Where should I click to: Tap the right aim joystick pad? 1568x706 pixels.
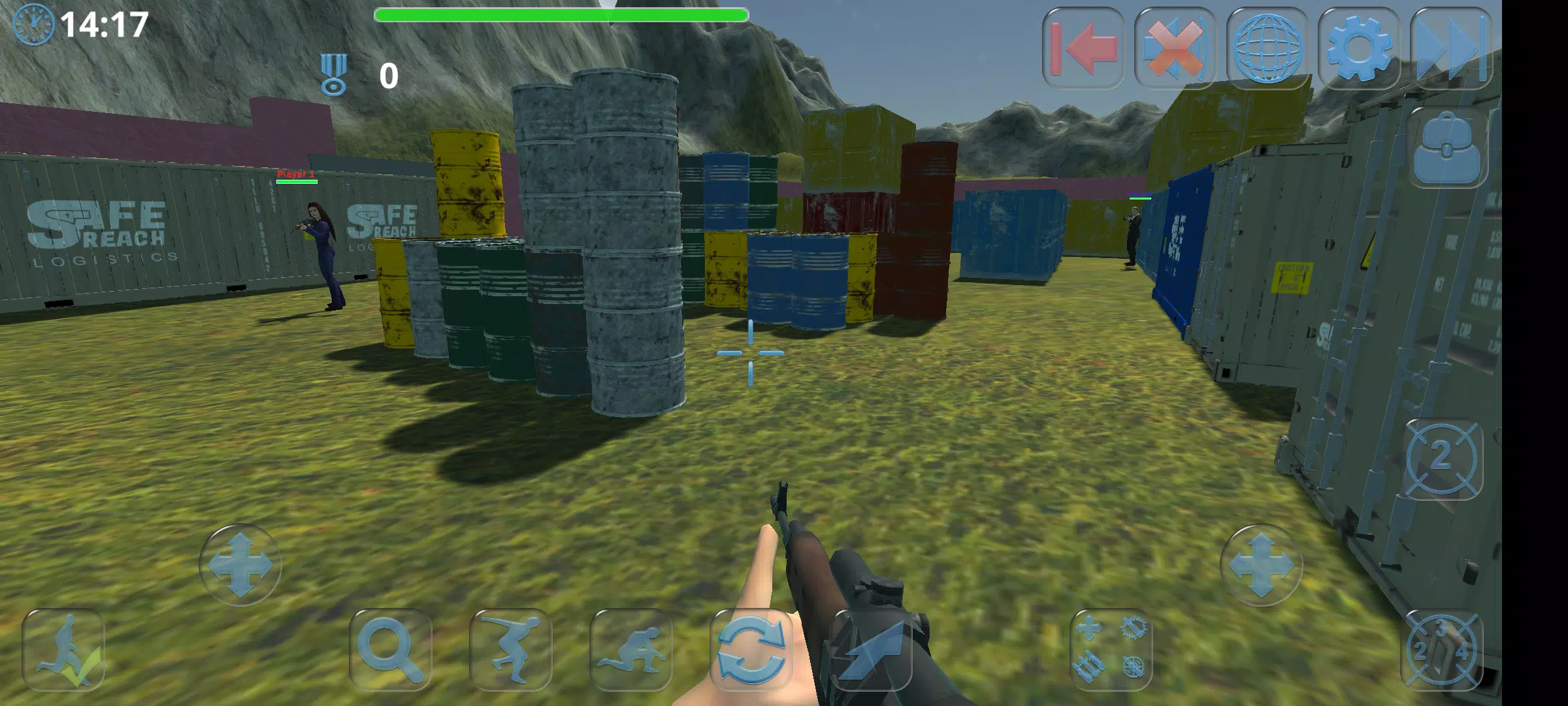1261,565
